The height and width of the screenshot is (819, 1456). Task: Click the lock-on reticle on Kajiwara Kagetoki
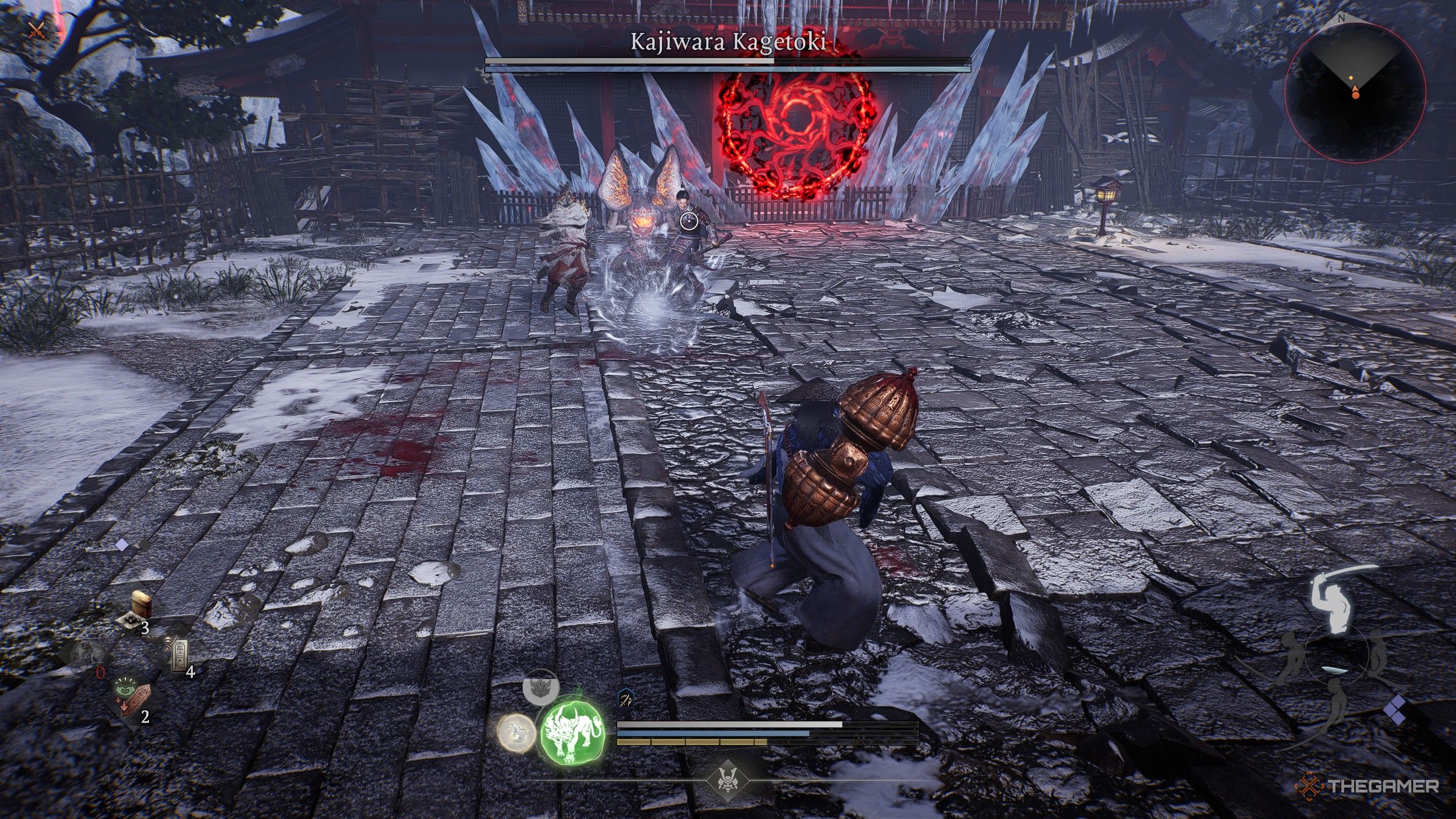point(688,221)
